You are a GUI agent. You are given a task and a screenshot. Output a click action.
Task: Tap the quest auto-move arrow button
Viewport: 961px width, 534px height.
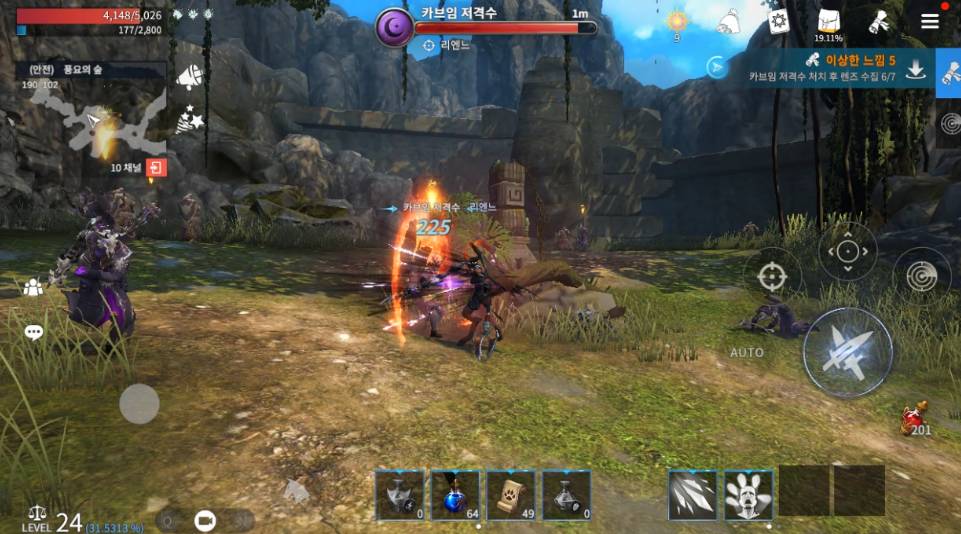click(x=717, y=67)
